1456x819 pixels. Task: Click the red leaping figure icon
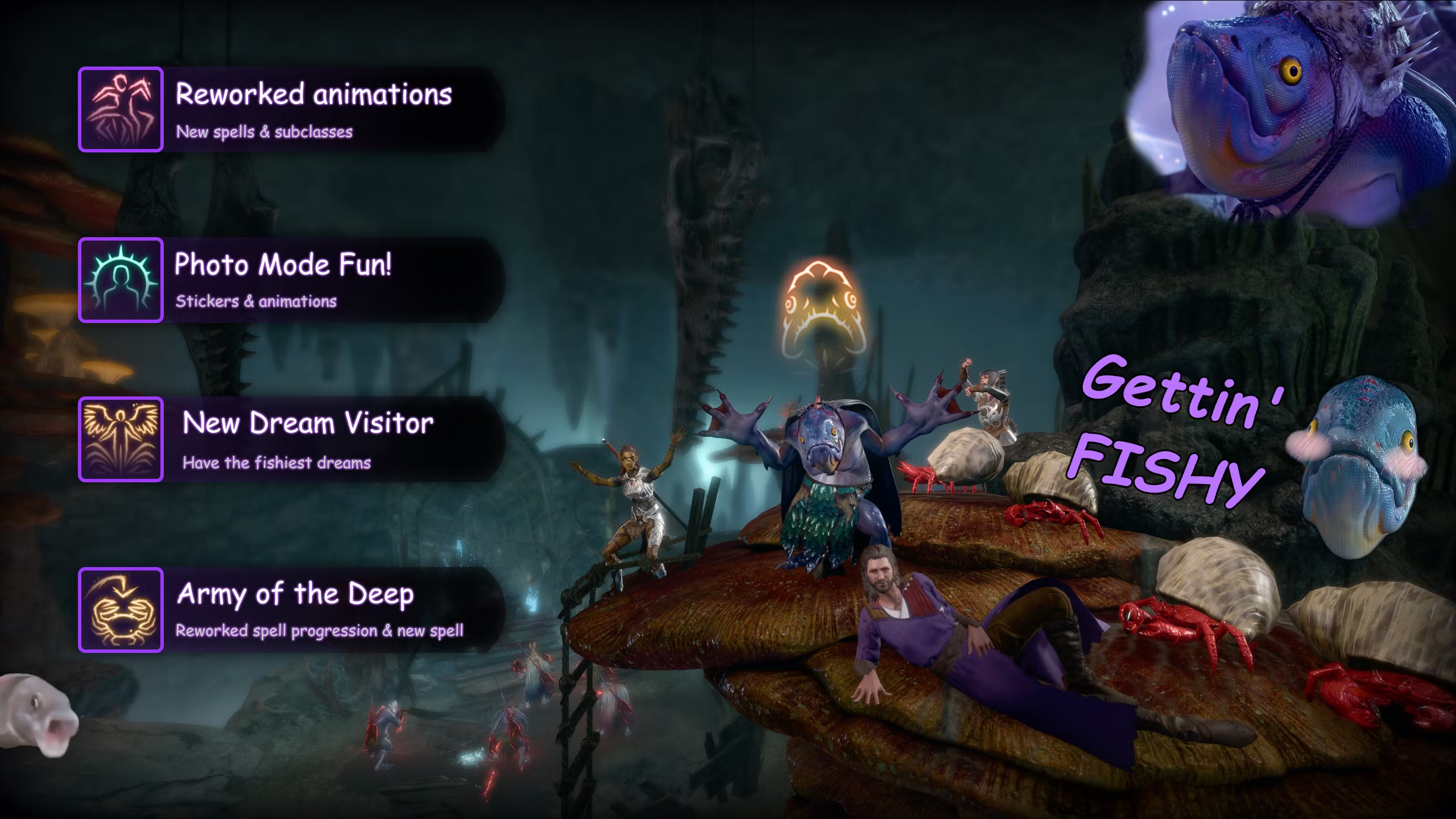coord(121,109)
